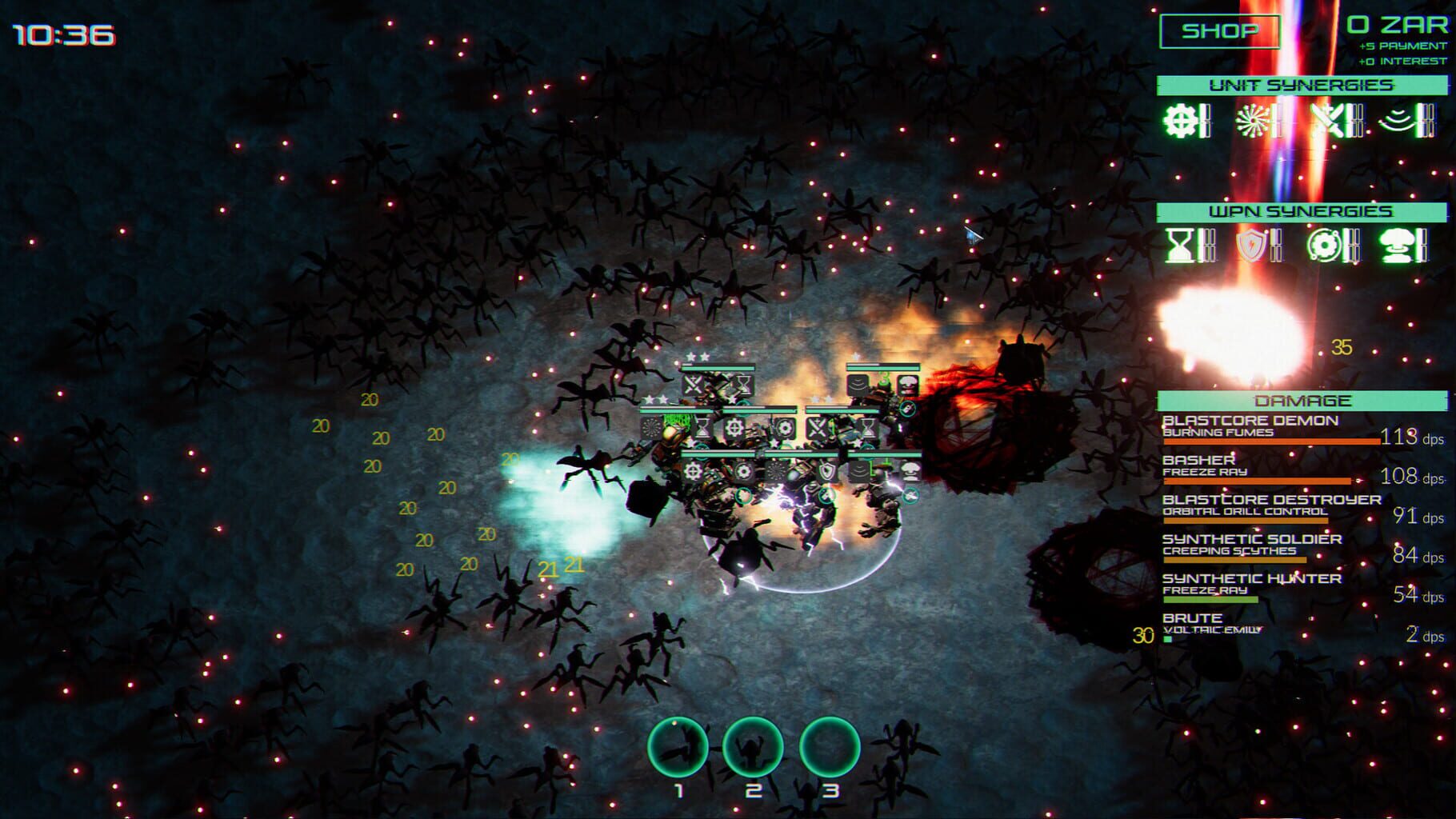Select the gear unit synergy icon
Image resolution: width=1456 pixels, height=819 pixels.
click(1180, 121)
